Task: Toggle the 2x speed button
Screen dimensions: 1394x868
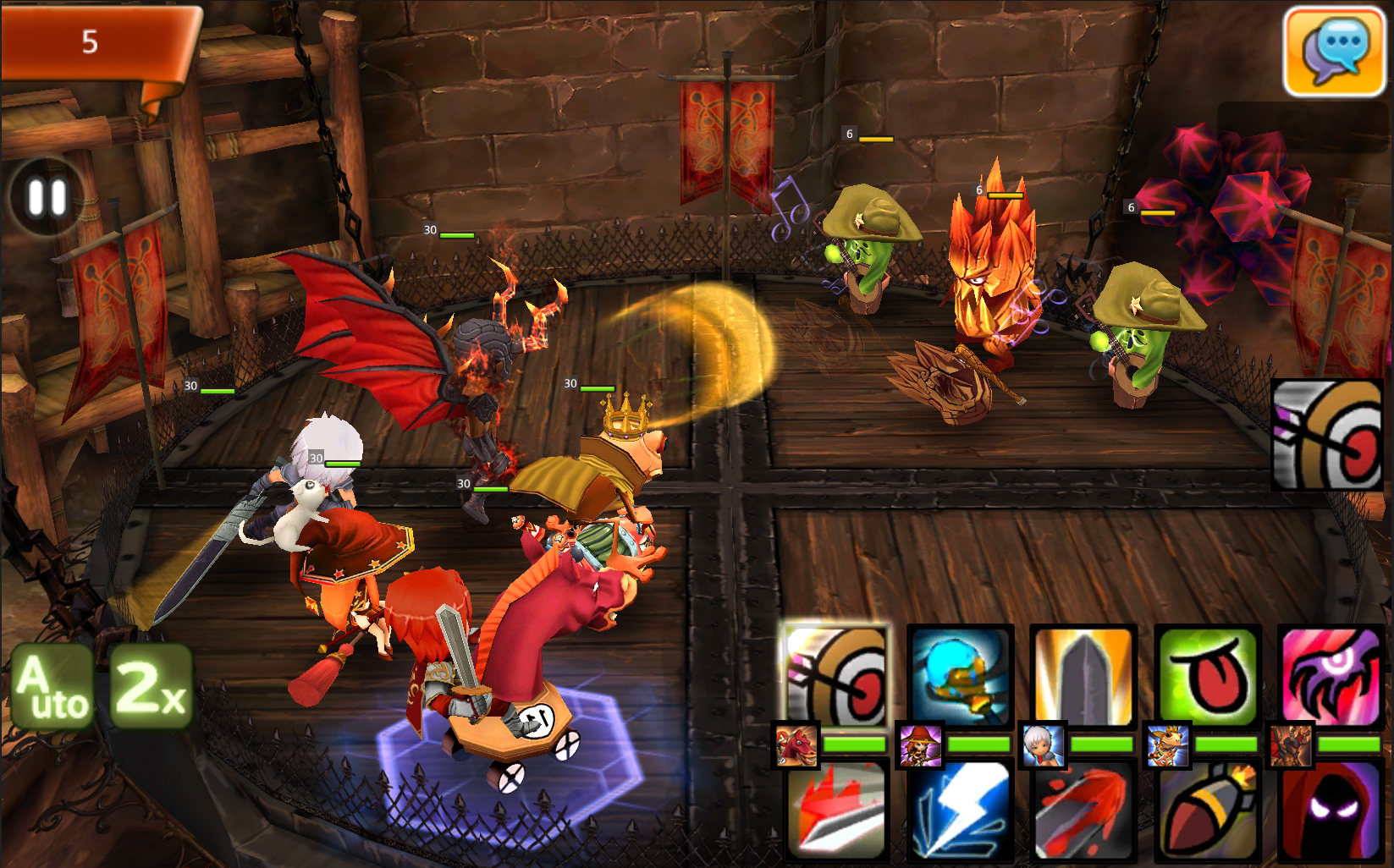Action: point(151,687)
